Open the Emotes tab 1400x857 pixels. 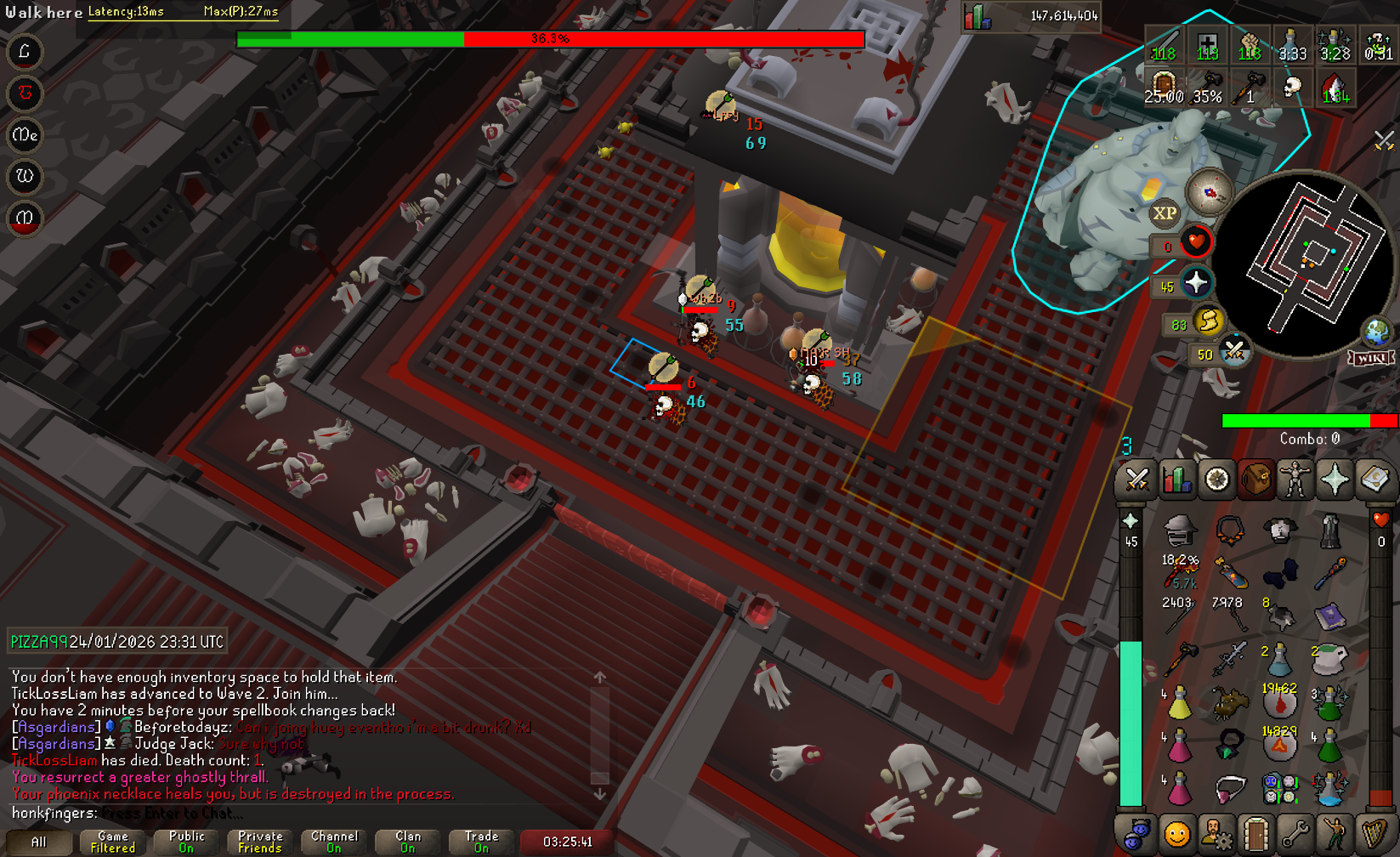coord(1335,834)
